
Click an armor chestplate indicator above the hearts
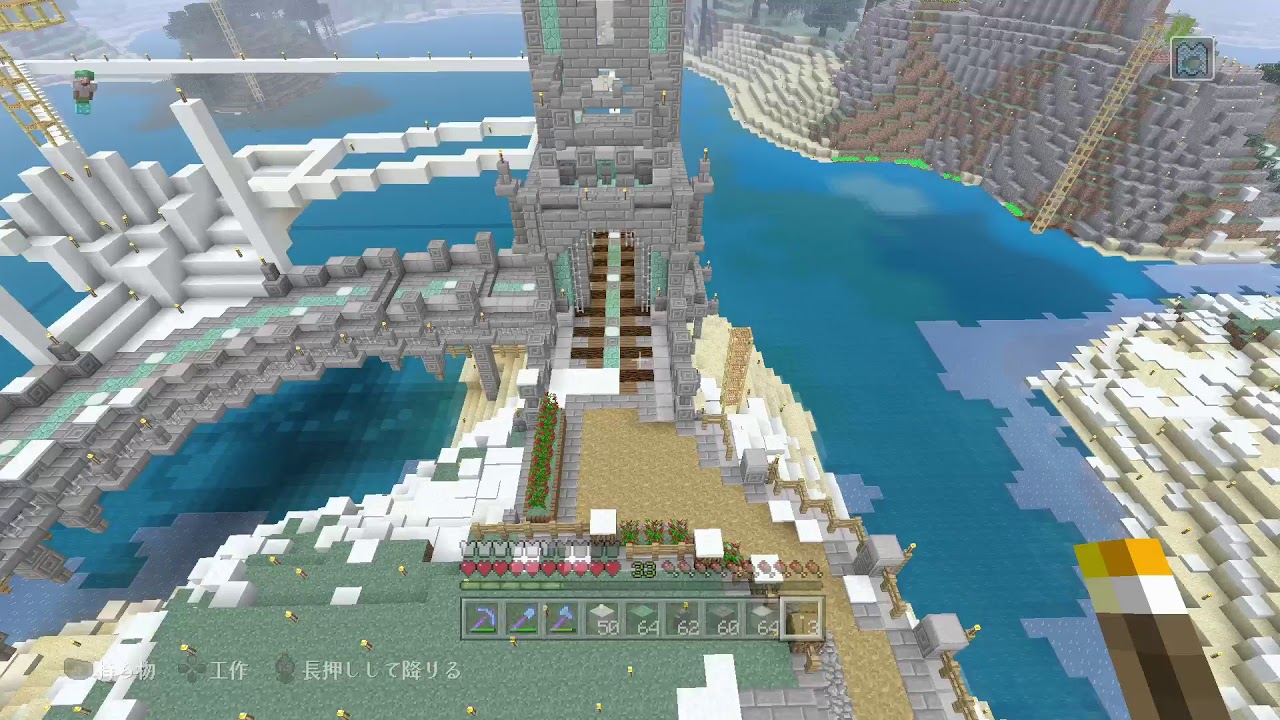470,547
